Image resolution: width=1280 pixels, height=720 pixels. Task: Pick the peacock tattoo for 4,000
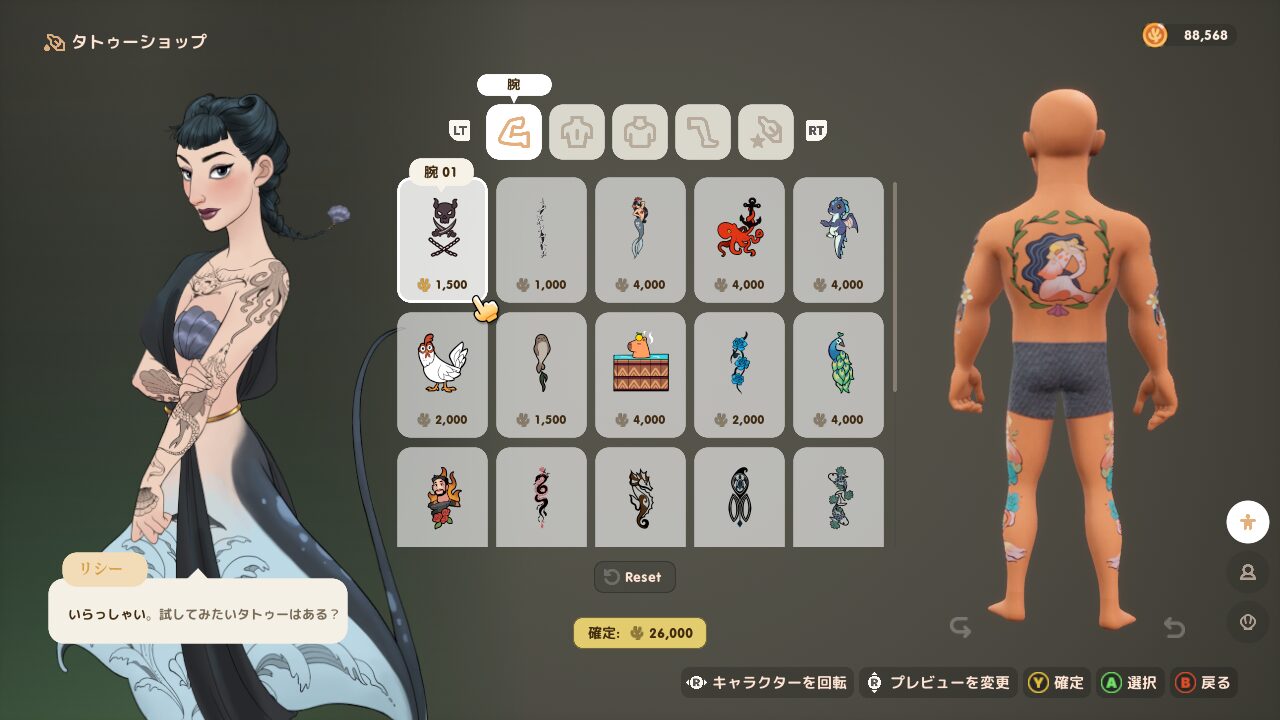(838, 374)
